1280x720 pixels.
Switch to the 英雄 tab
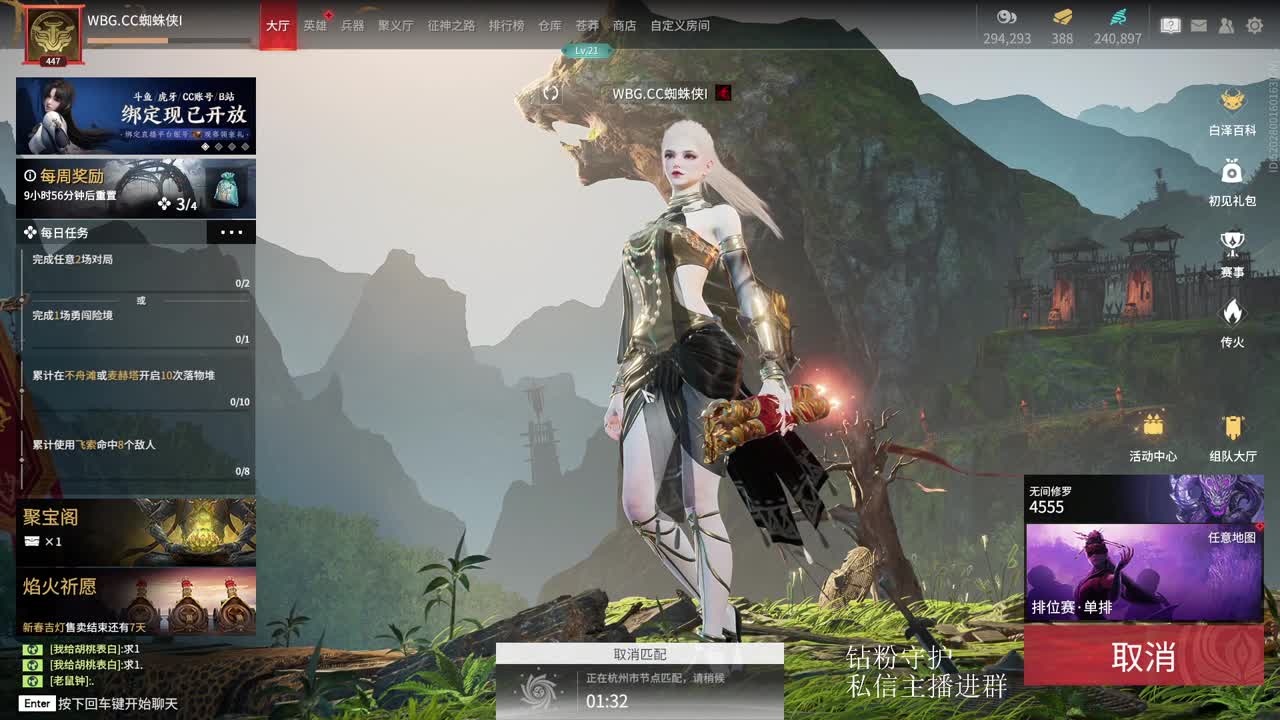point(315,27)
